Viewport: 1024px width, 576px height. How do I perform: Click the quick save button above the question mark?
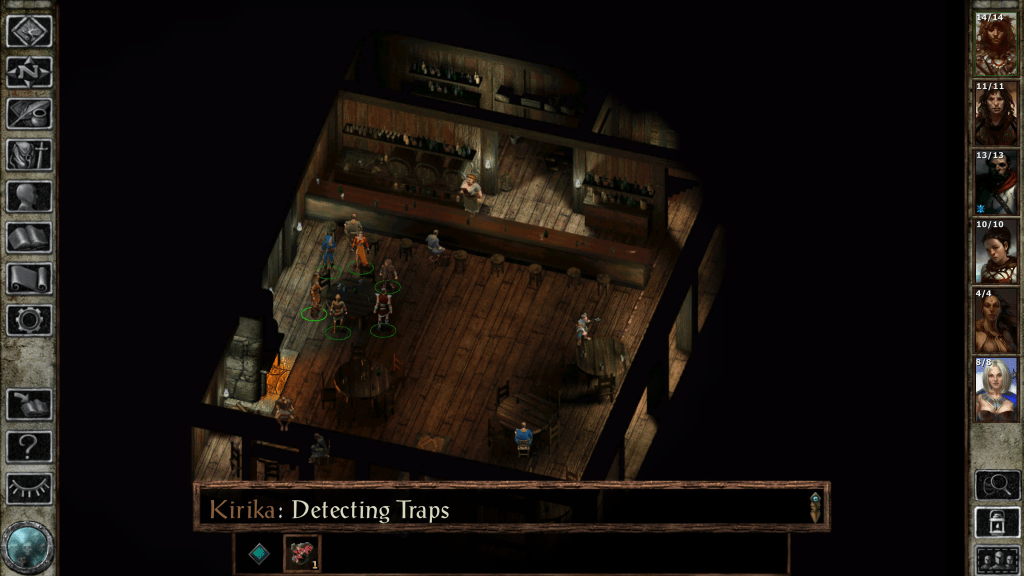[x=29, y=405]
